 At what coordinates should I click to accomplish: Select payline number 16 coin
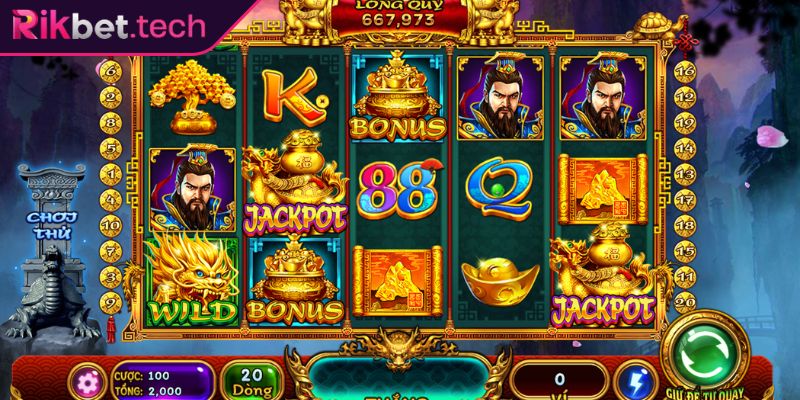(x=685, y=71)
